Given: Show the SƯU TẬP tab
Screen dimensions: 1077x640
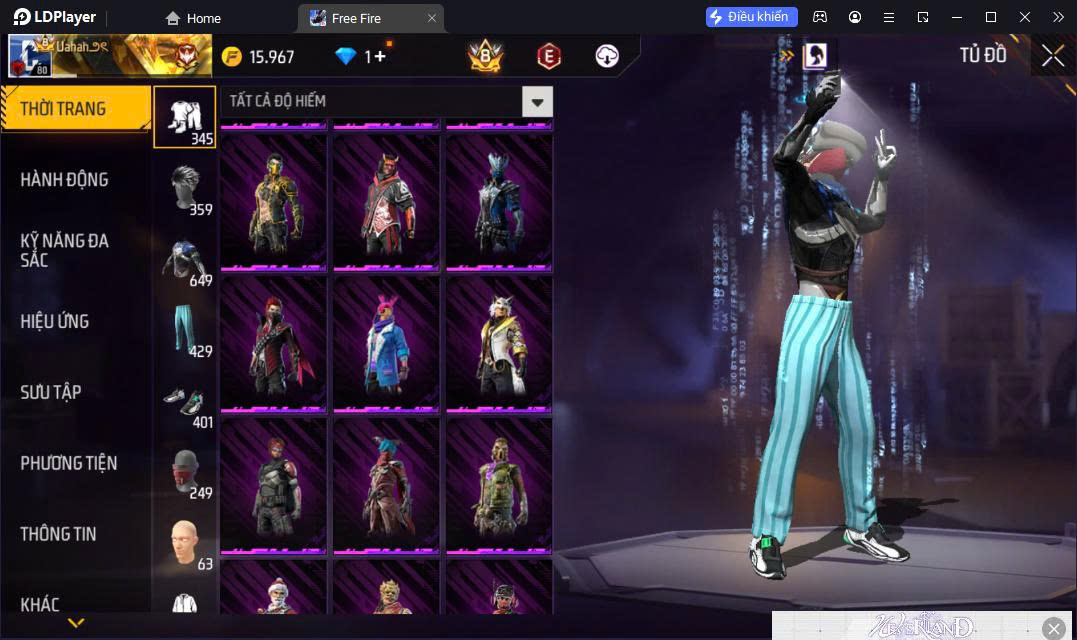Looking at the screenshot, I should tap(51, 392).
